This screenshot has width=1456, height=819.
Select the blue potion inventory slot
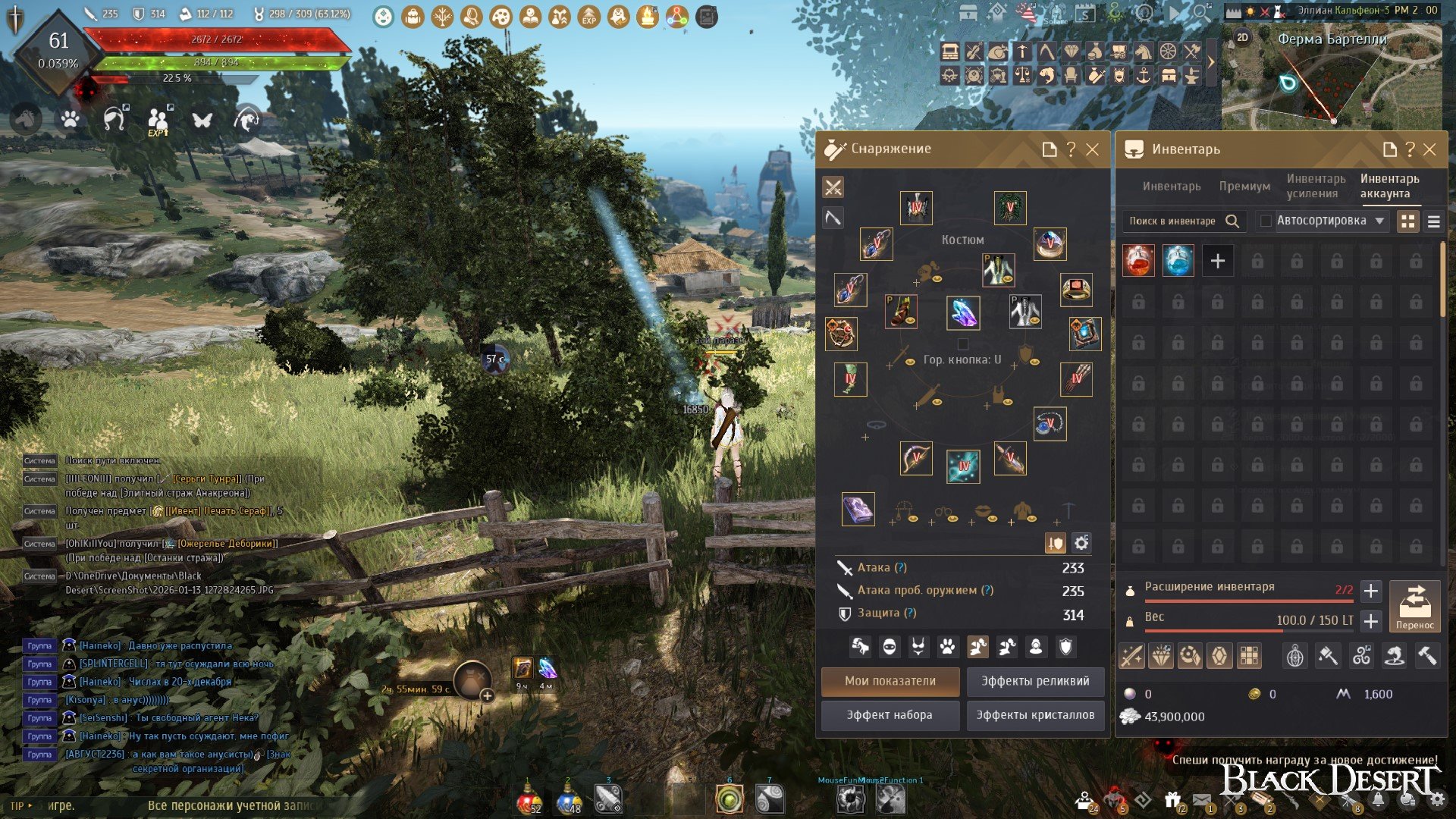tap(1178, 261)
